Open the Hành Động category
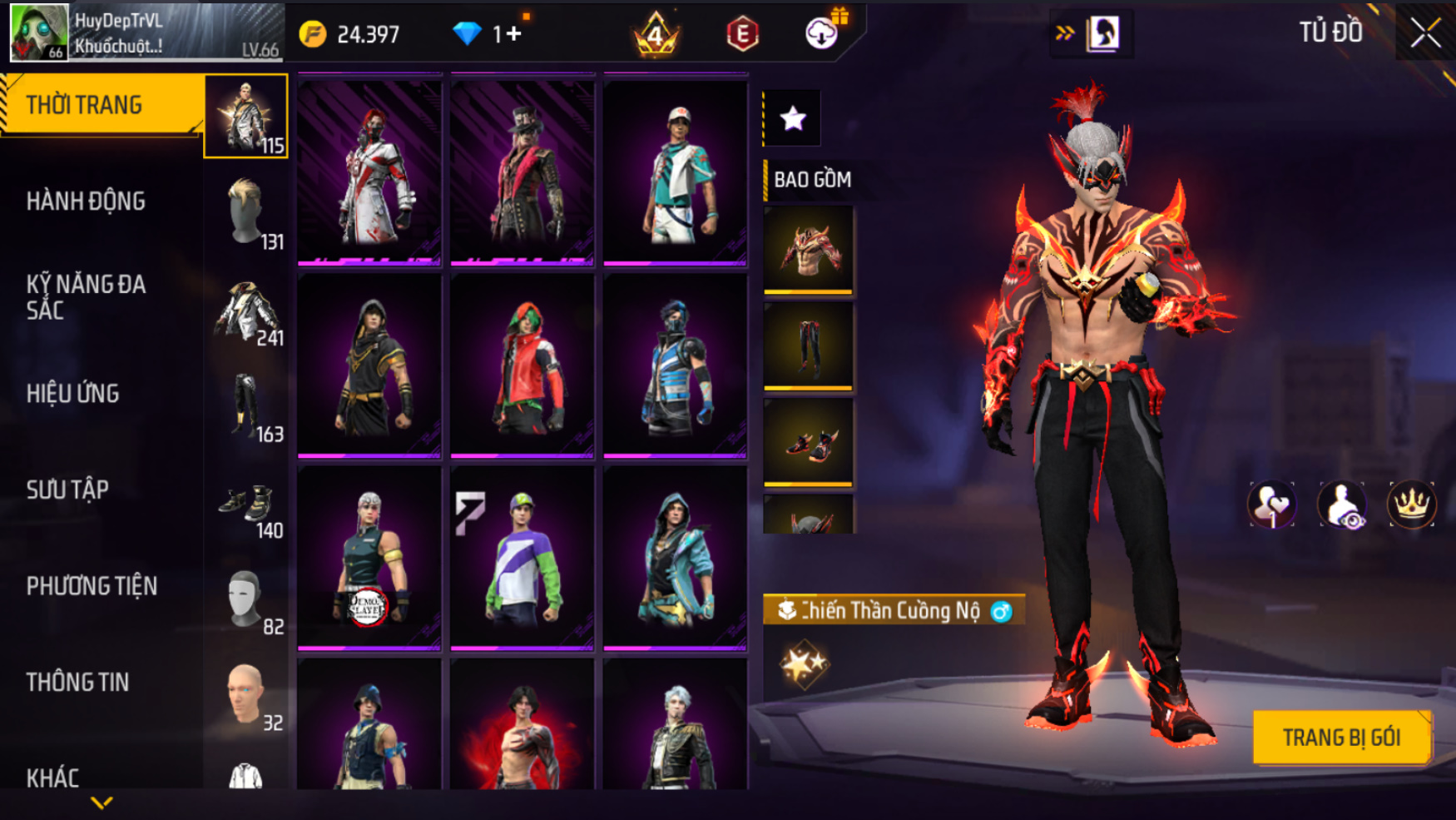 tap(87, 201)
